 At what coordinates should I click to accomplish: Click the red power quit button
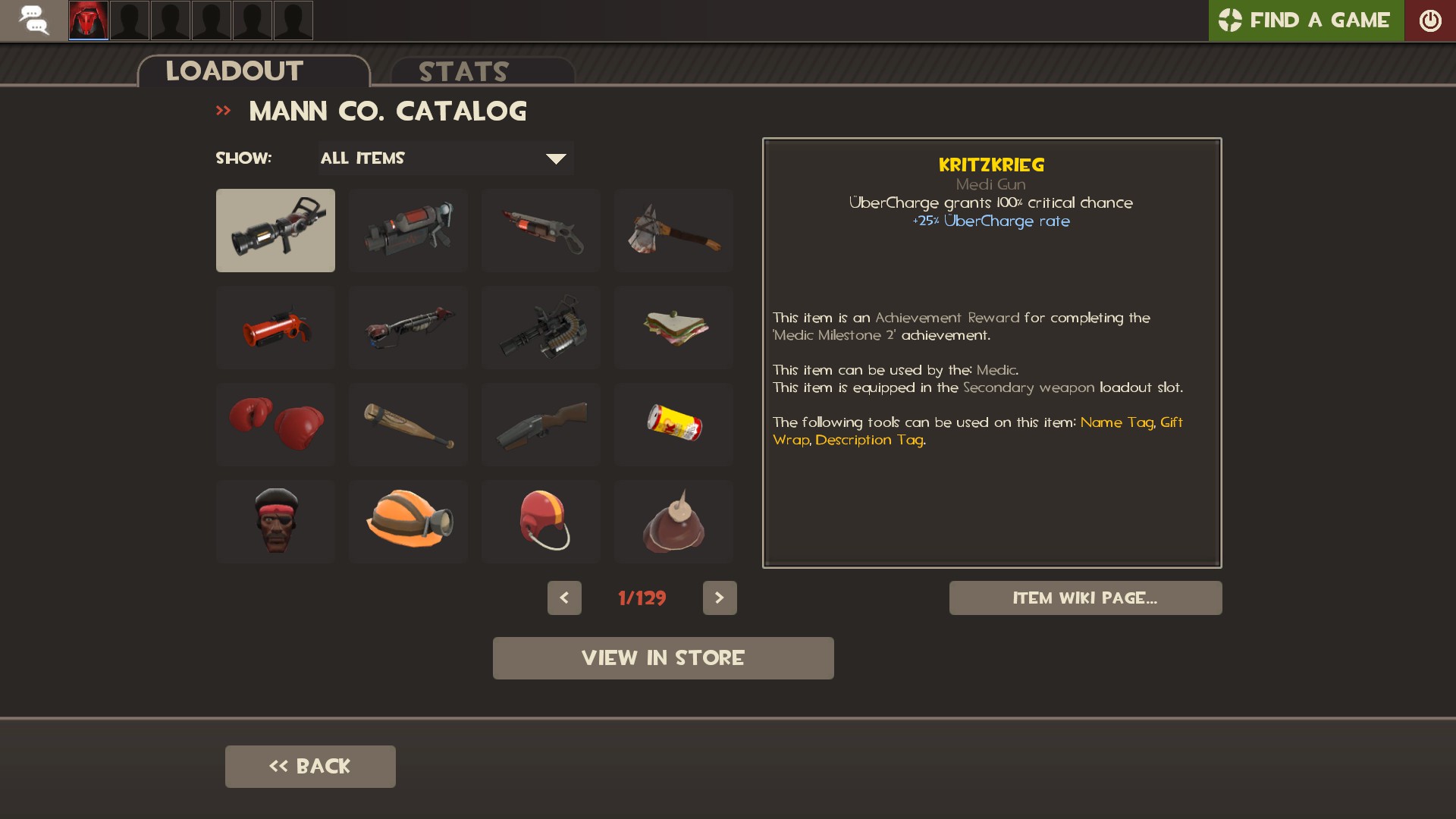(x=1429, y=20)
